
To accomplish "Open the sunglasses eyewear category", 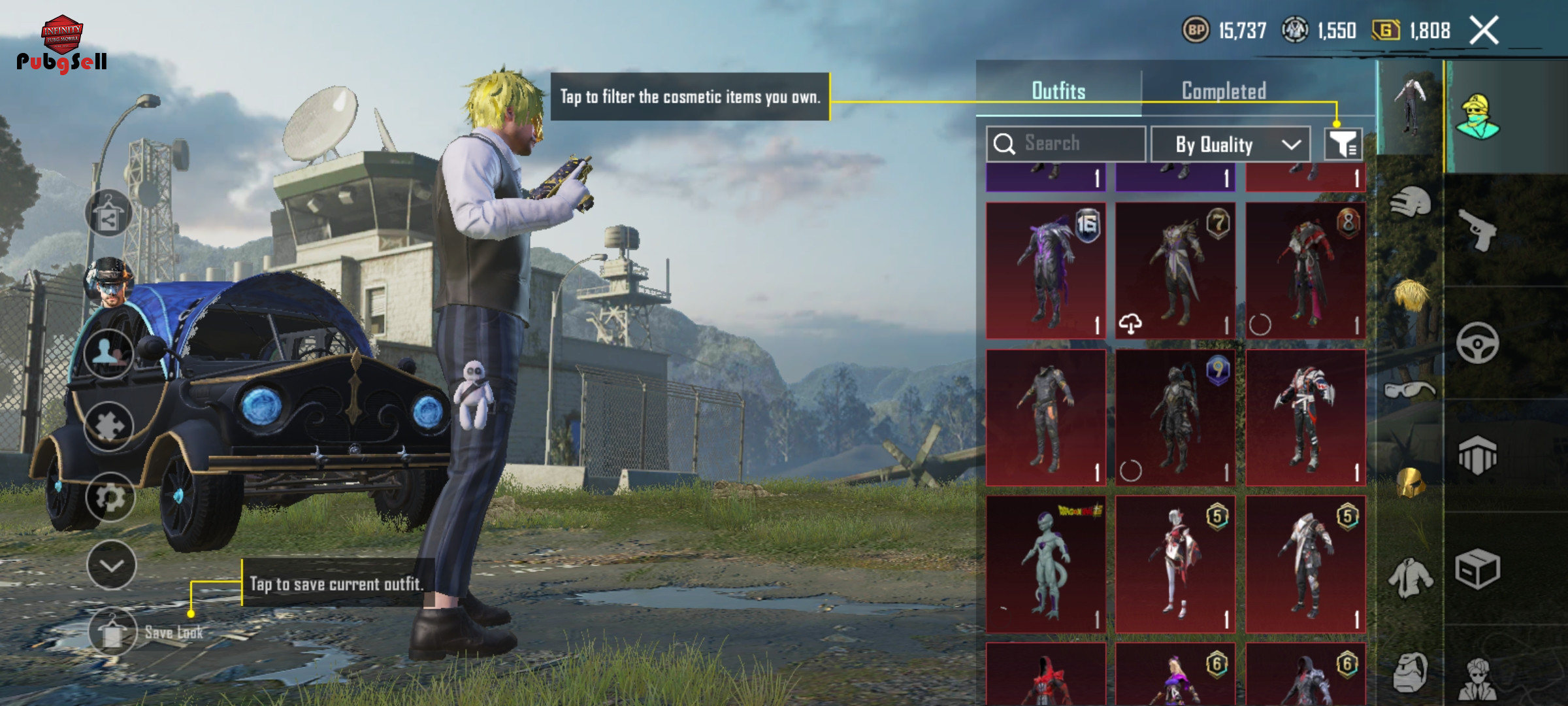I will [1410, 390].
